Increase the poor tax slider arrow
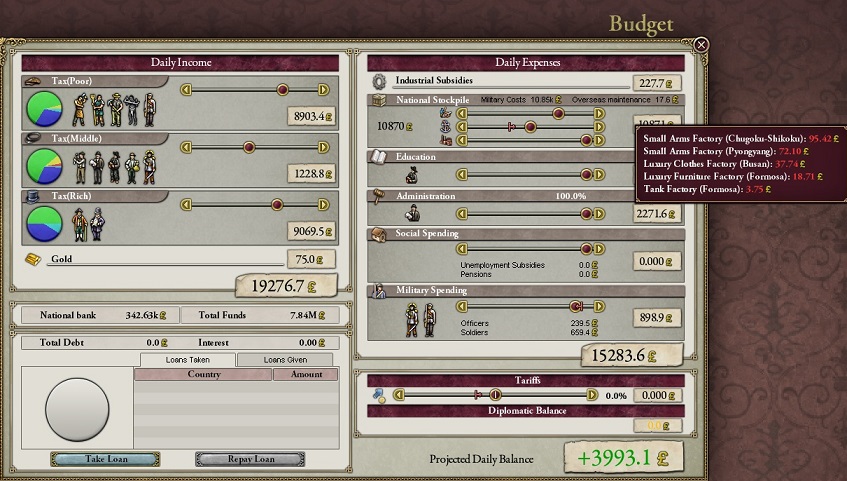Viewport: 847px width, 481px height. pos(323,89)
